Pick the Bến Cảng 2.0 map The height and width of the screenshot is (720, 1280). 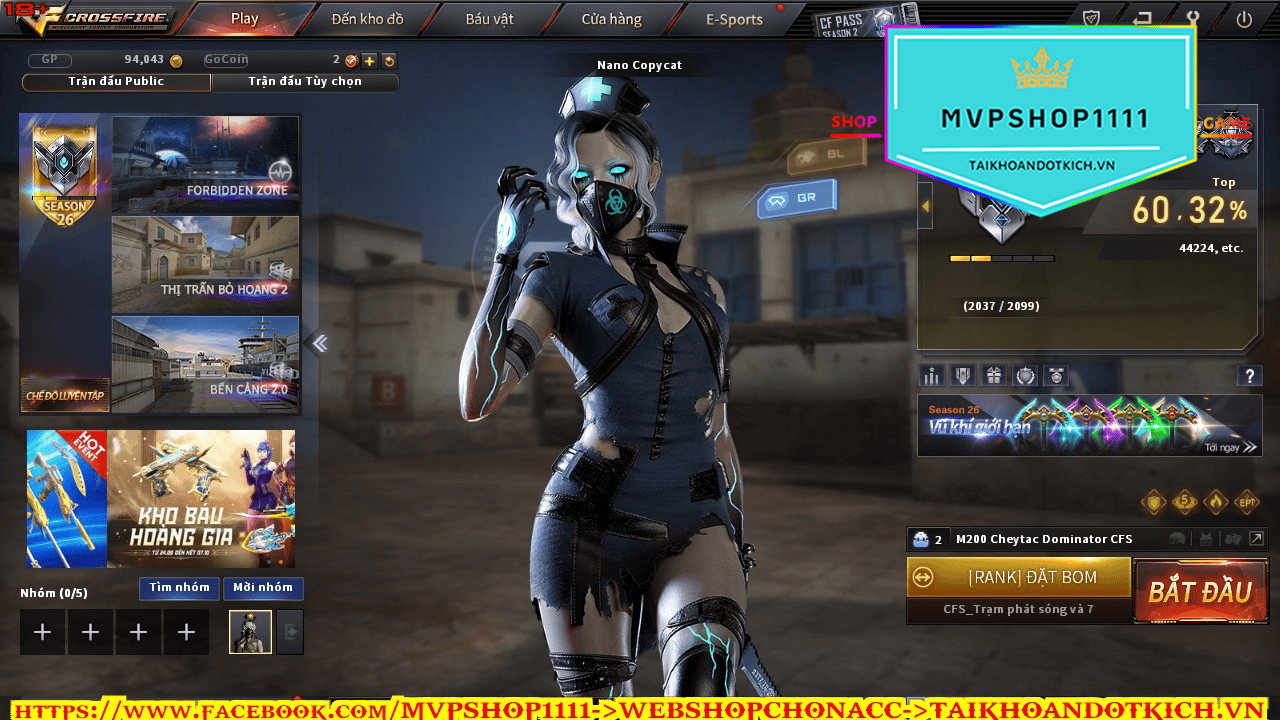205,363
